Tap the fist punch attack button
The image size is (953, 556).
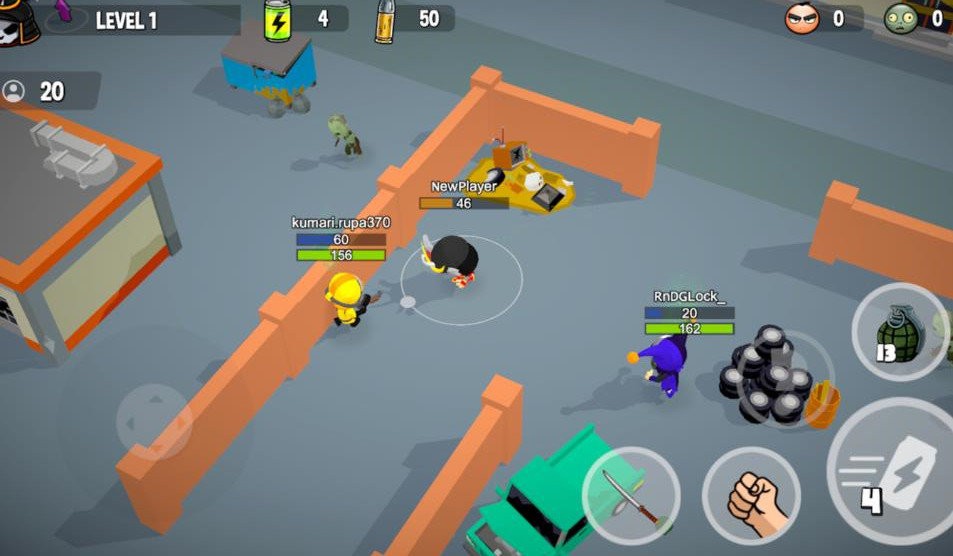coord(750,494)
